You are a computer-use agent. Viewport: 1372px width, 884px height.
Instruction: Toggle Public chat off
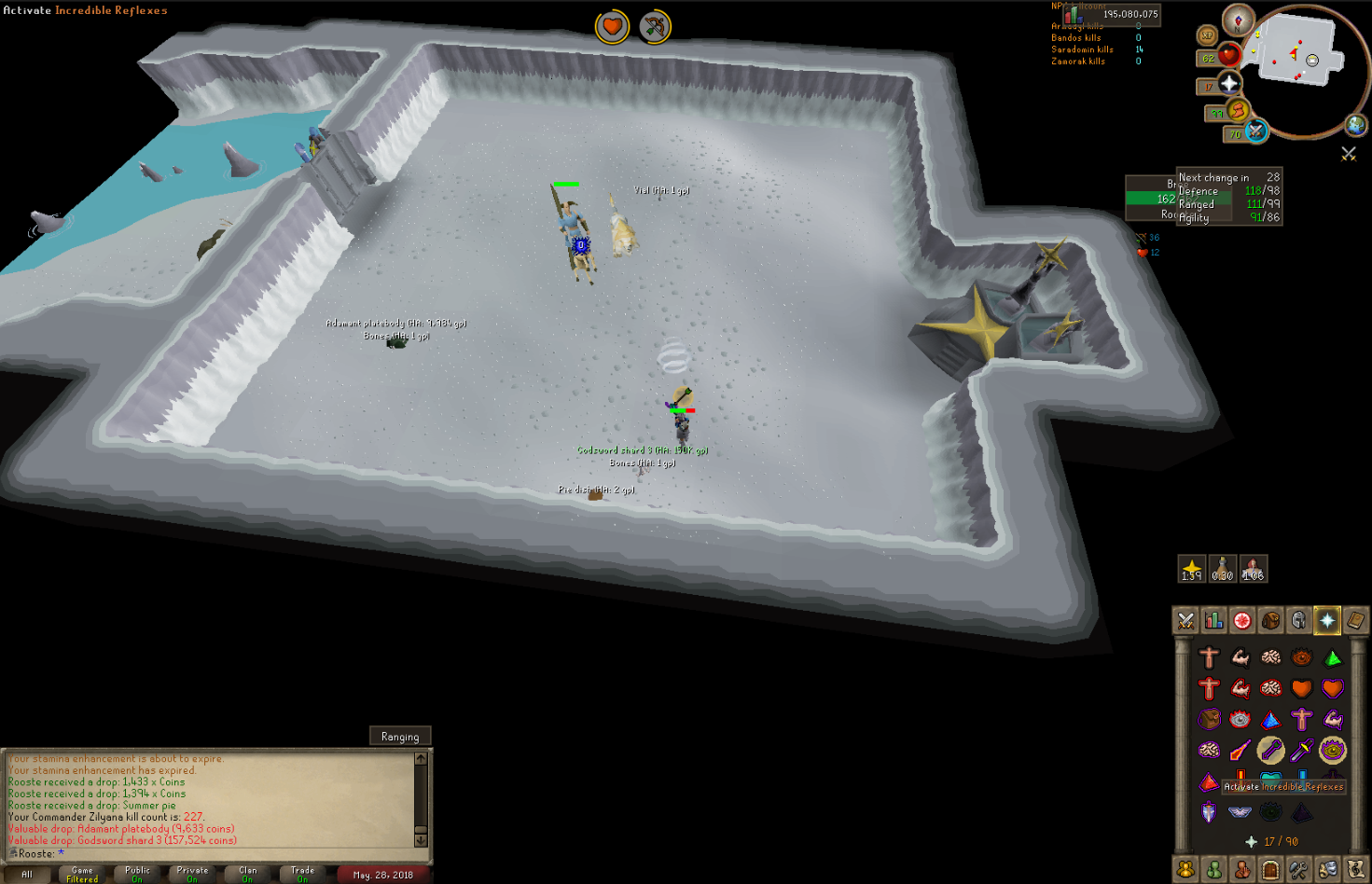point(137,873)
